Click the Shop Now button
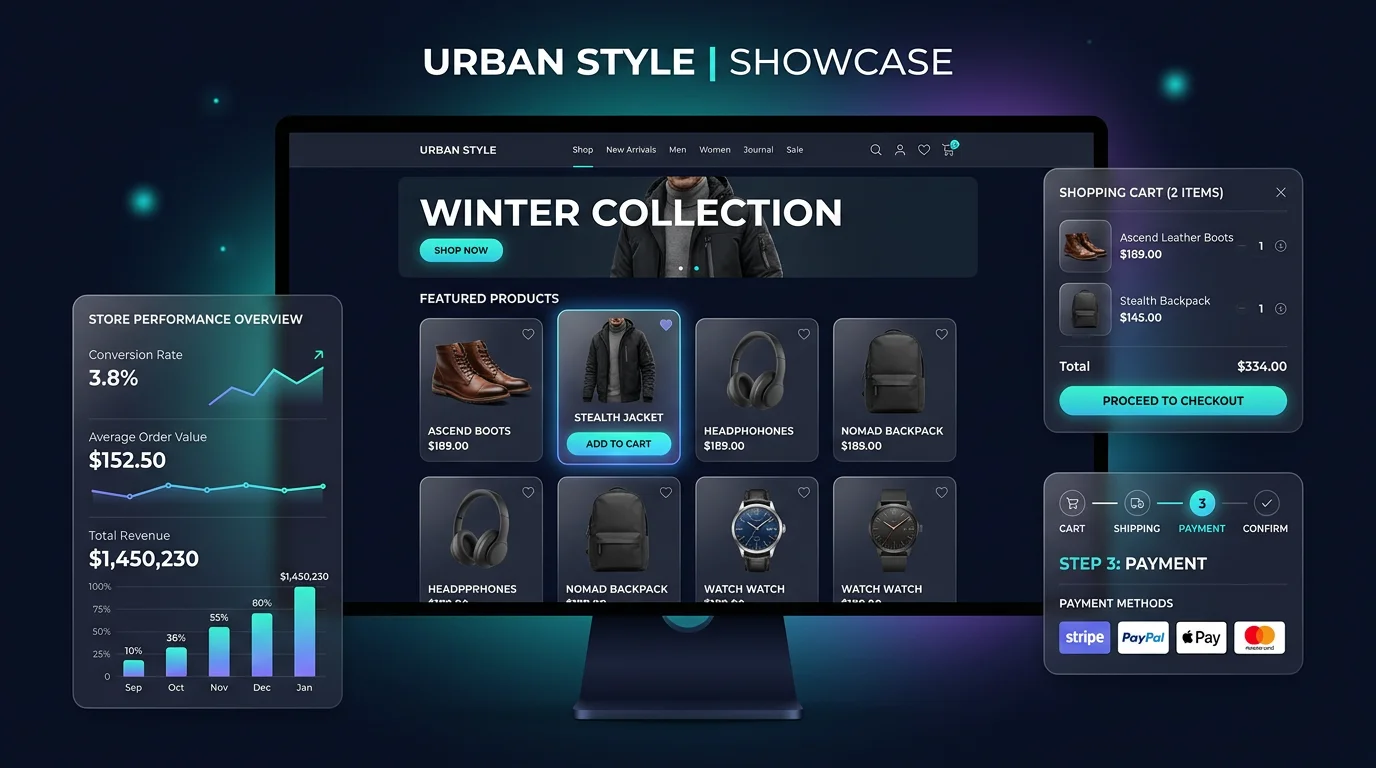 tap(461, 250)
